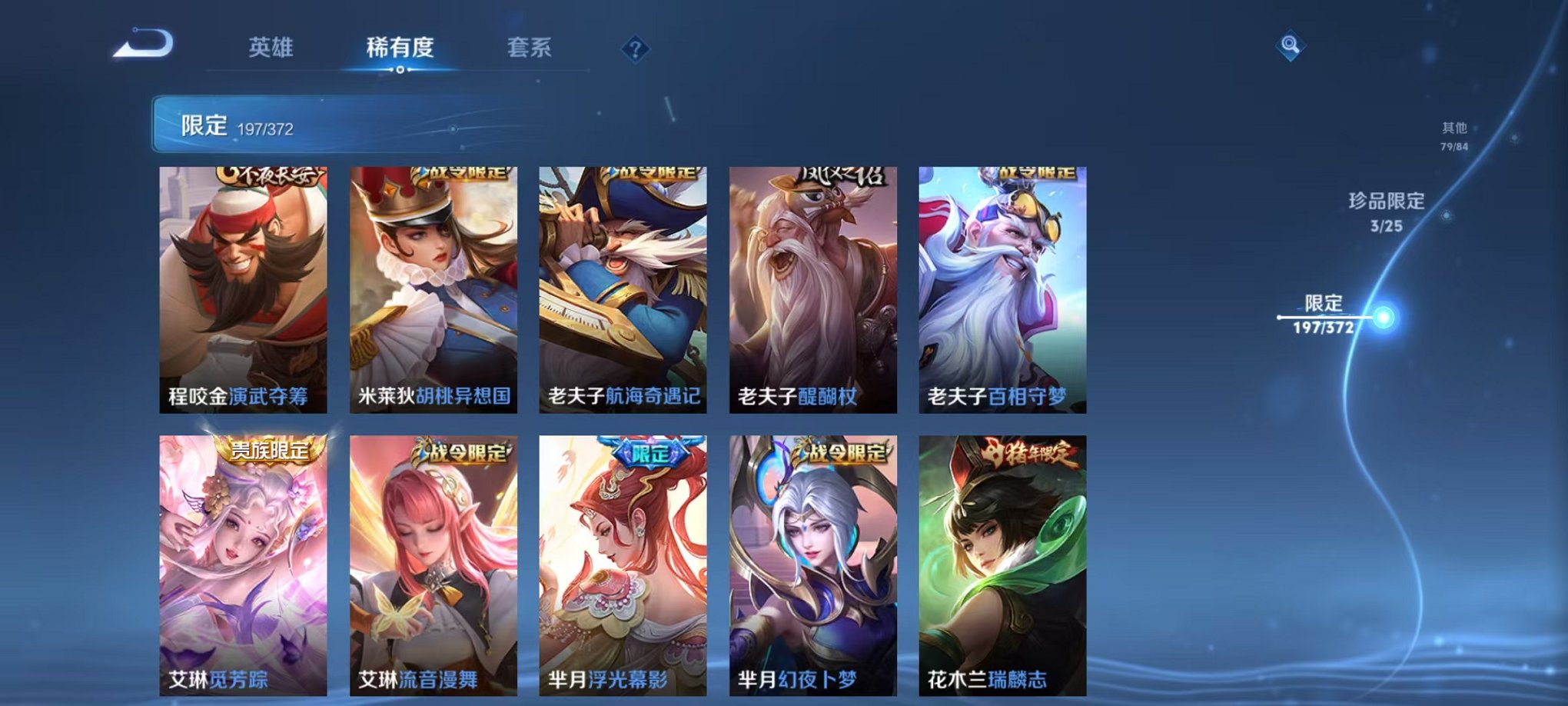Image resolution: width=1568 pixels, height=706 pixels.
Task: Click the back arrow in the top-left corner
Action: coord(143,43)
